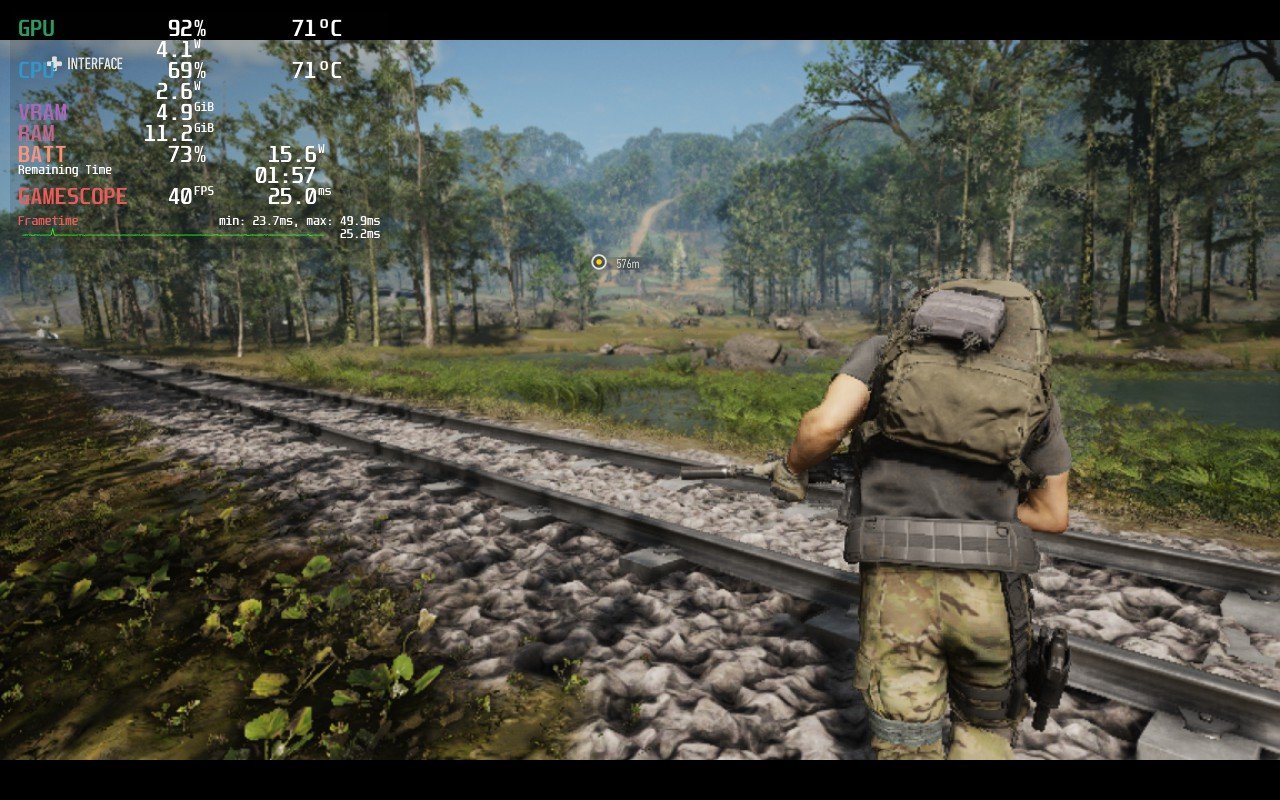The image size is (1280, 800).
Task: Select the yellow waypoint marker showing 576m
Action: click(600, 262)
